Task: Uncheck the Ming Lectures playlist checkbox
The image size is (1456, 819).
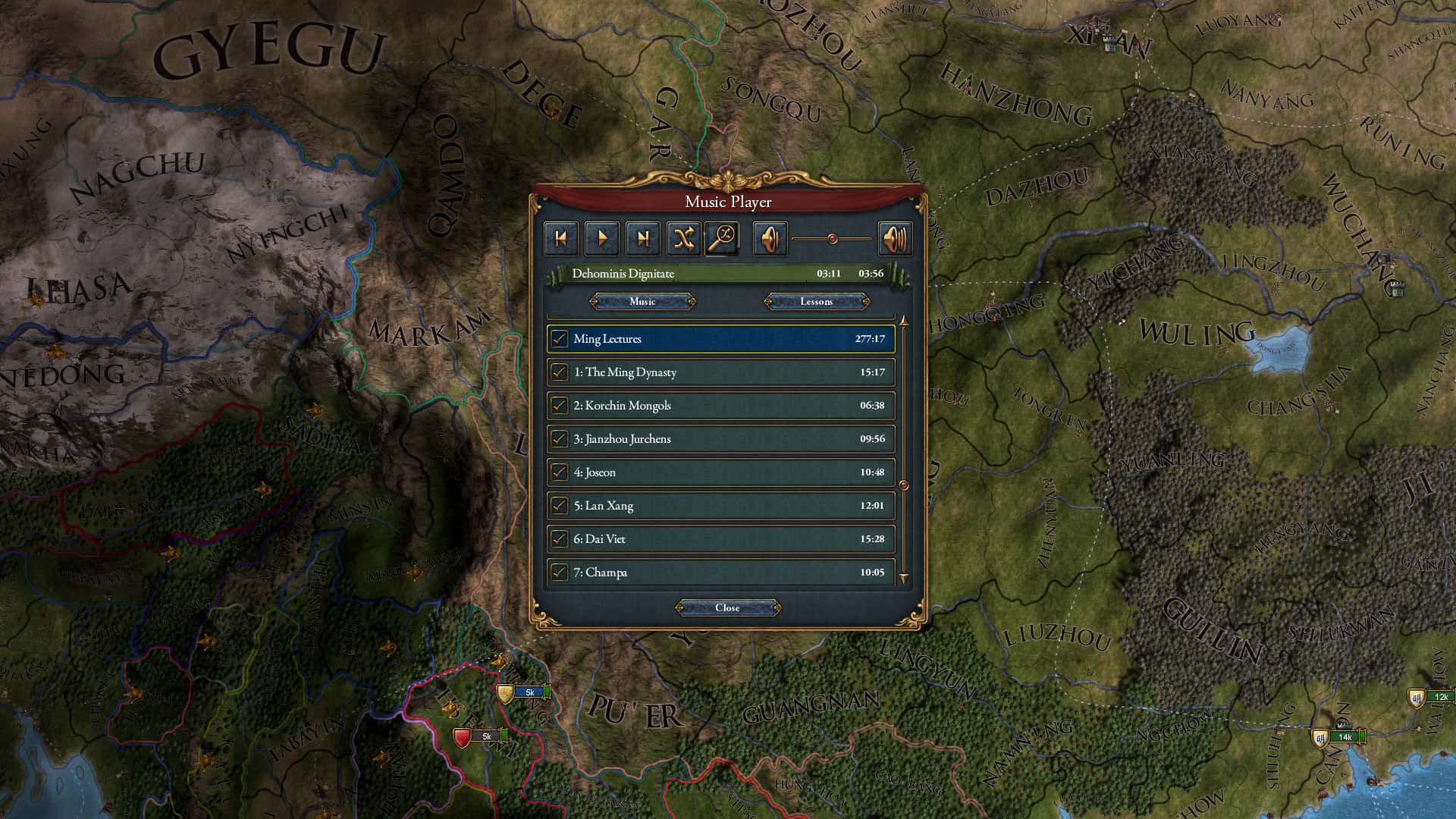Action: point(559,339)
